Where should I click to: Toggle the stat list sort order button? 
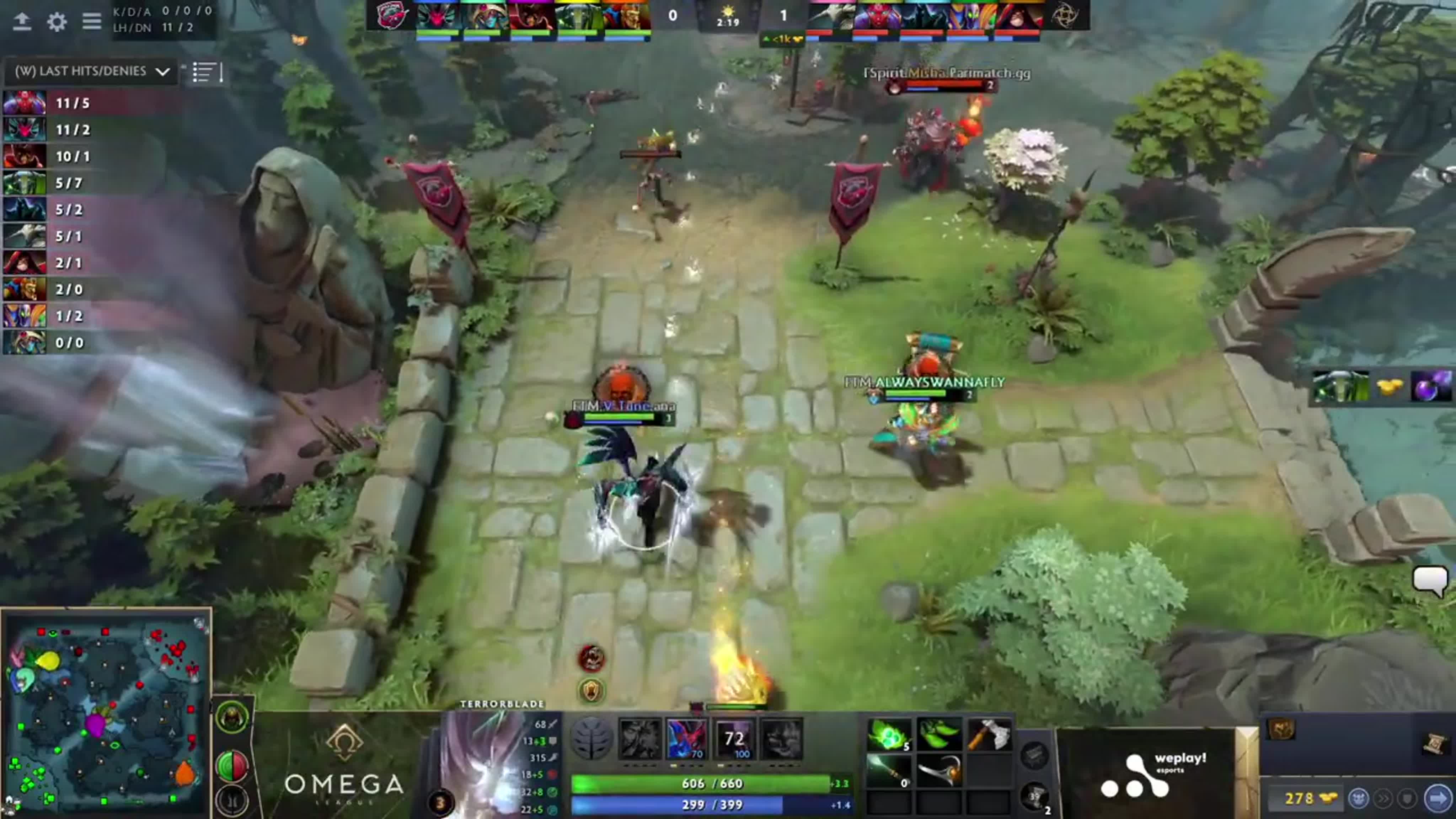pyautogui.click(x=207, y=73)
